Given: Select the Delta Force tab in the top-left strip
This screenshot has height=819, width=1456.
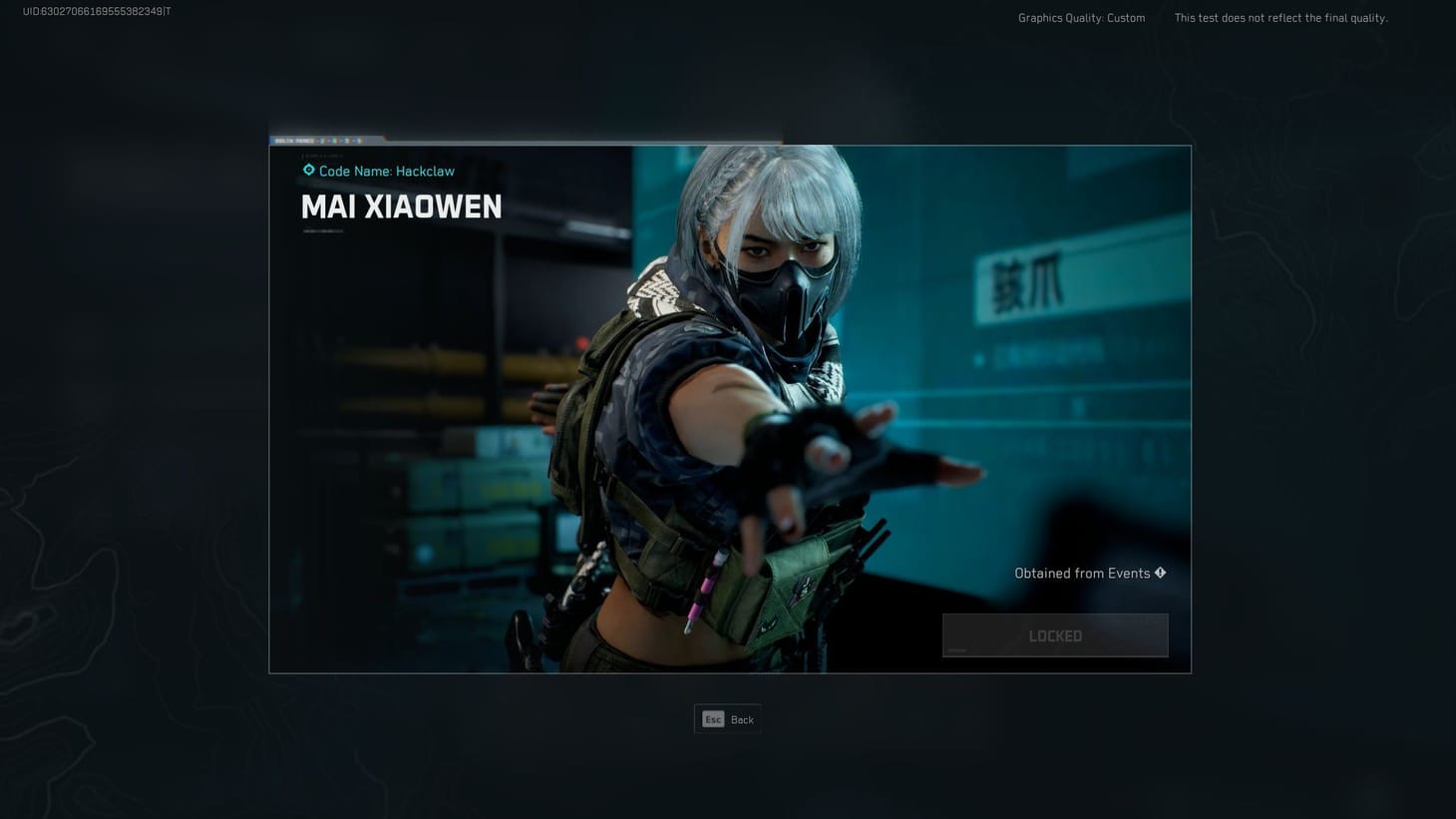Looking at the screenshot, I should tap(294, 141).
